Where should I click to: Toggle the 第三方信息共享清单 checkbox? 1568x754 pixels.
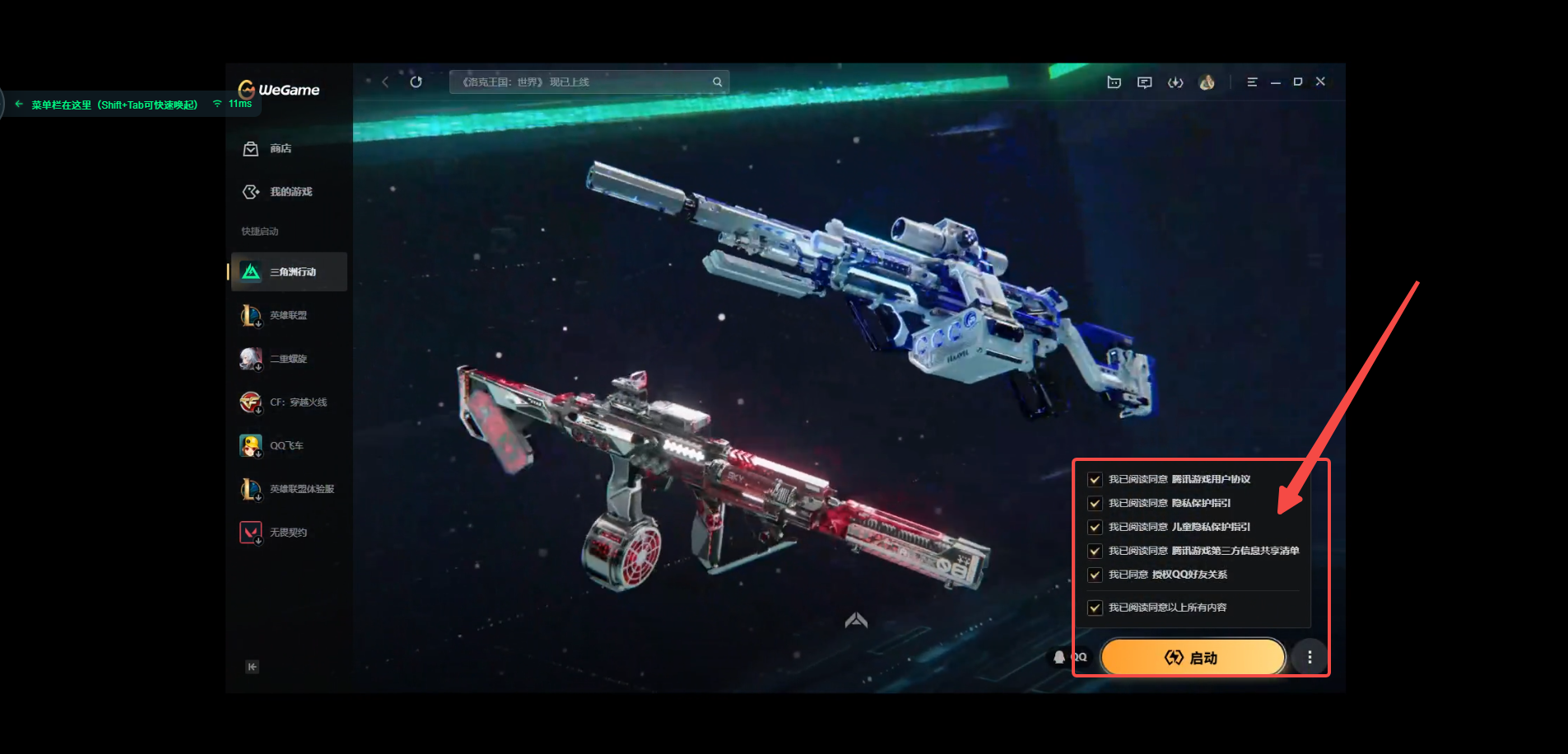coord(1095,551)
